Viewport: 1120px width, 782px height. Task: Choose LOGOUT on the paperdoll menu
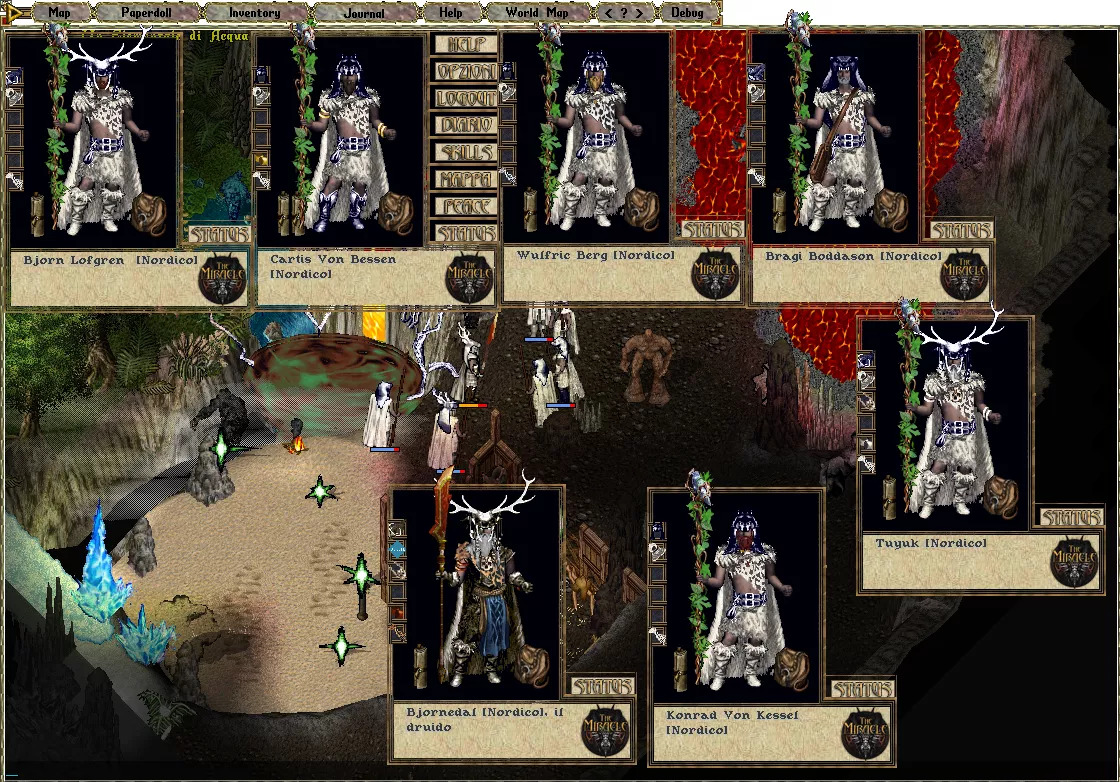pyautogui.click(x=465, y=99)
